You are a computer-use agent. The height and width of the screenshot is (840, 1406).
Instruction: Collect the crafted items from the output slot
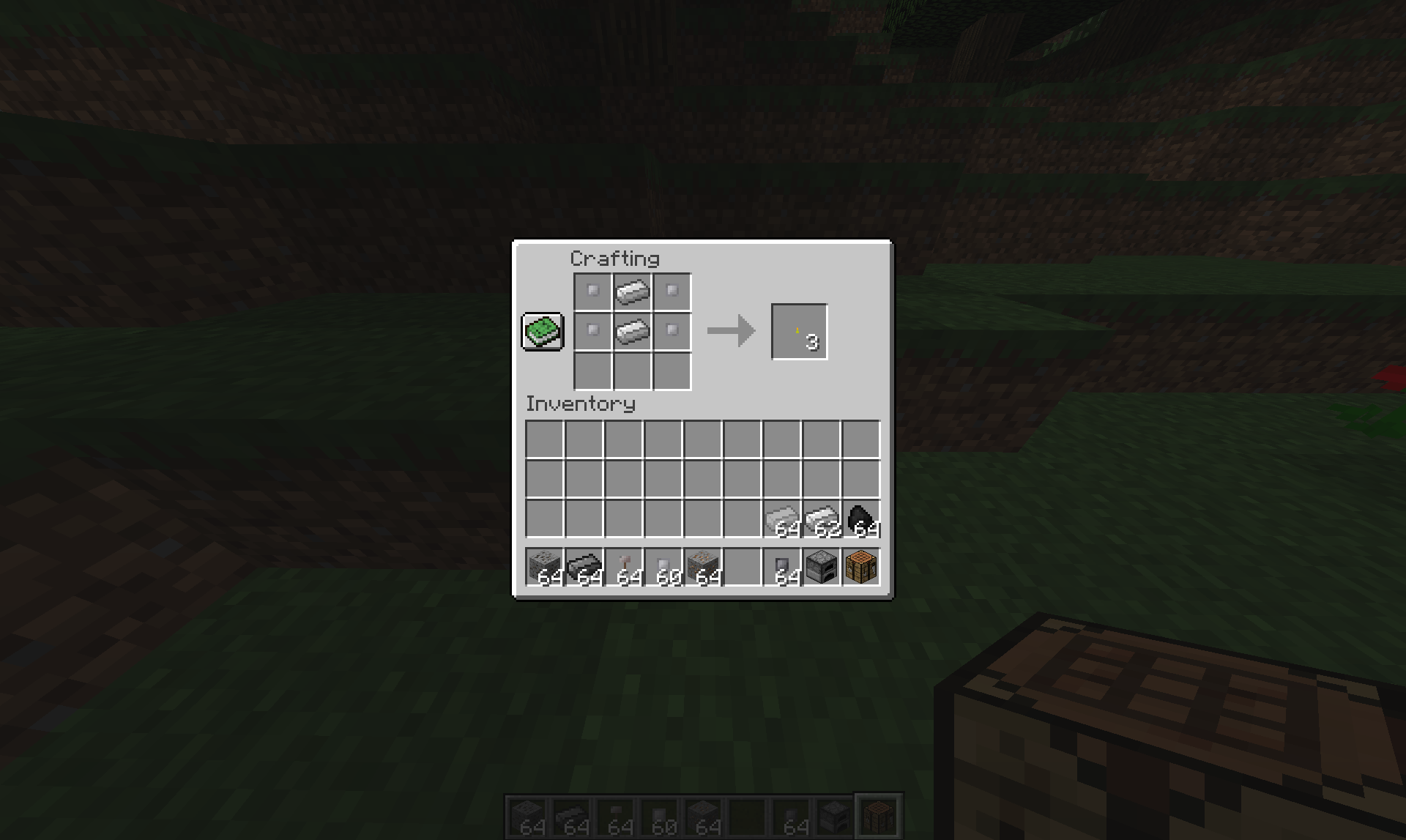click(798, 331)
